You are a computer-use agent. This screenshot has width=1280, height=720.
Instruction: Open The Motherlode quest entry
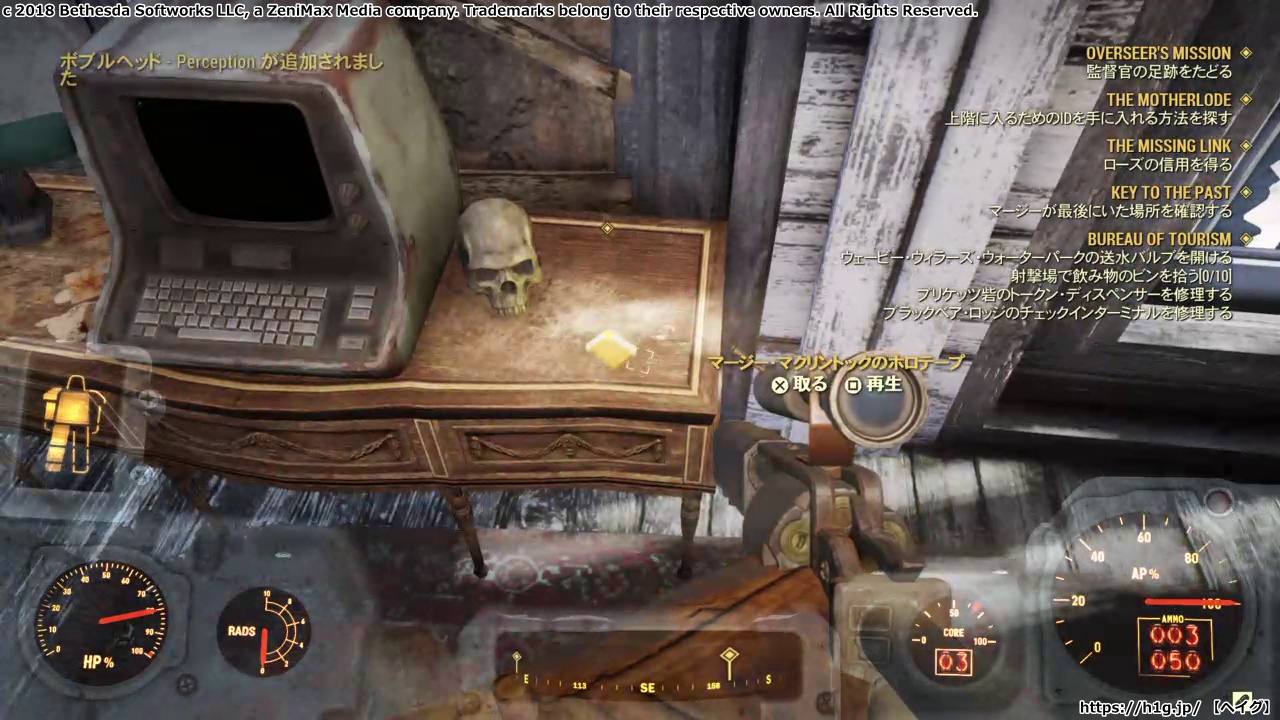click(1168, 100)
